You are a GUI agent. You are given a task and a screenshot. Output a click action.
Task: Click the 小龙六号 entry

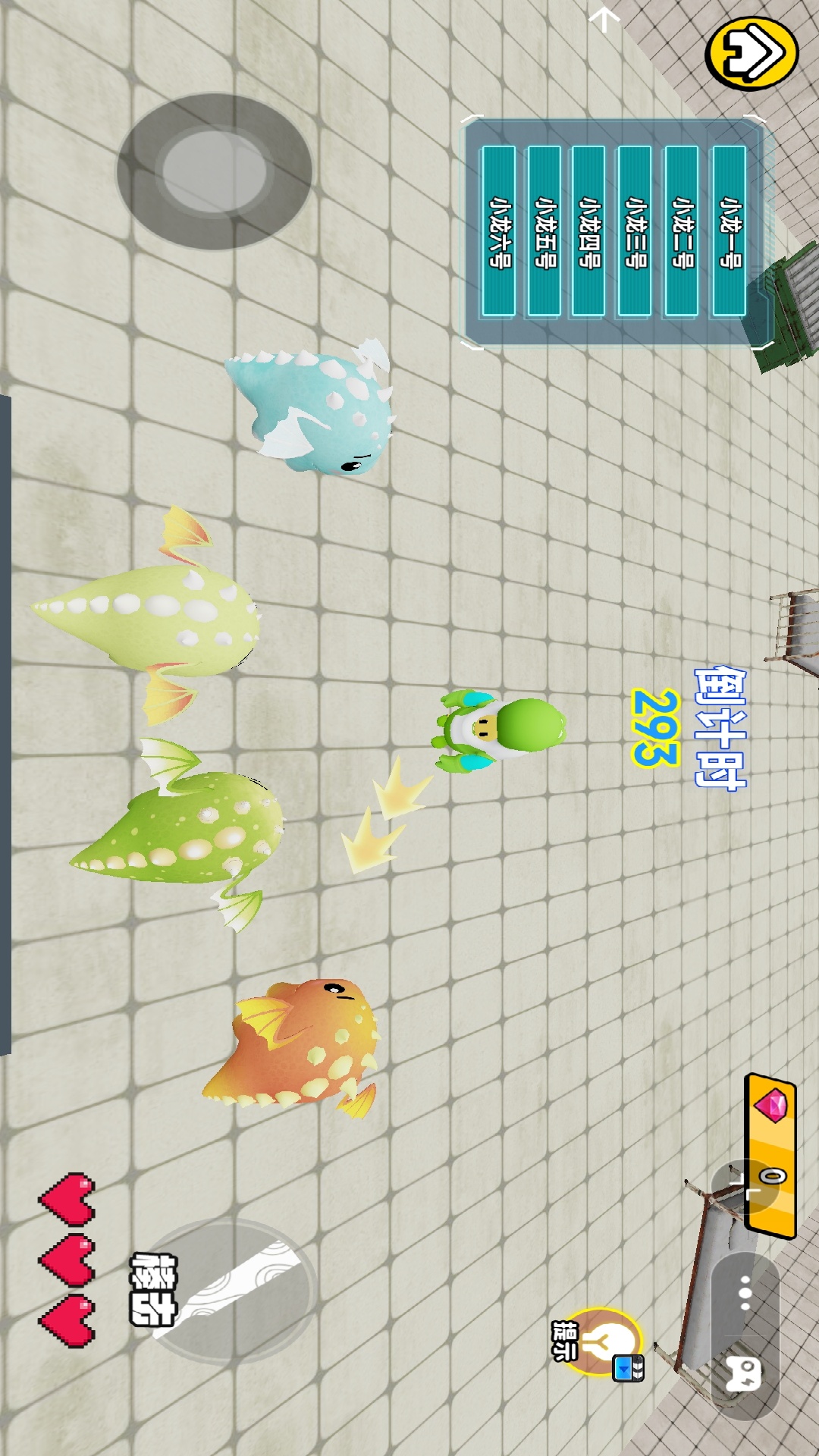click(x=498, y=231)
